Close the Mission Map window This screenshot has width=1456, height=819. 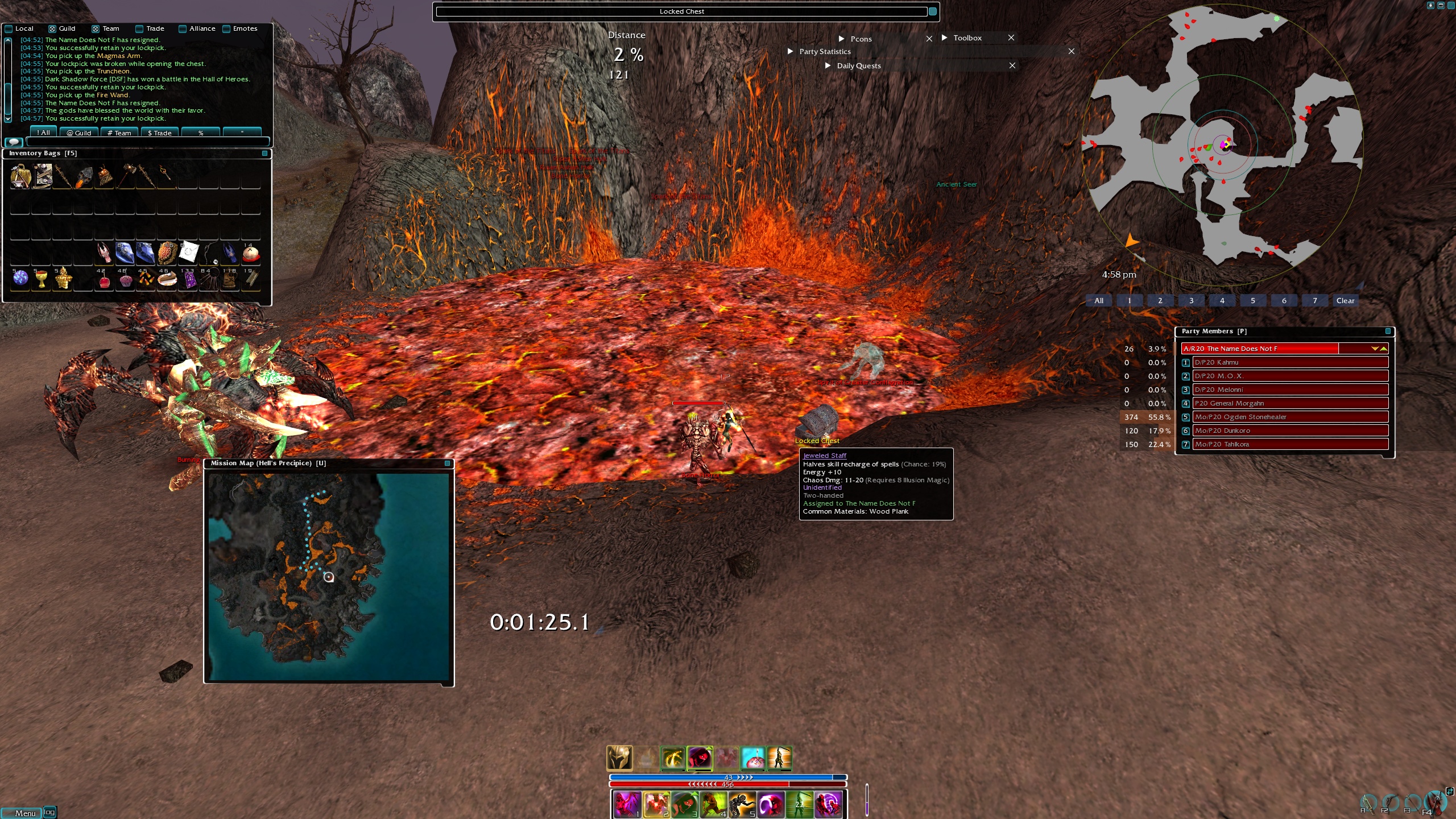click(x=447, y=464)
